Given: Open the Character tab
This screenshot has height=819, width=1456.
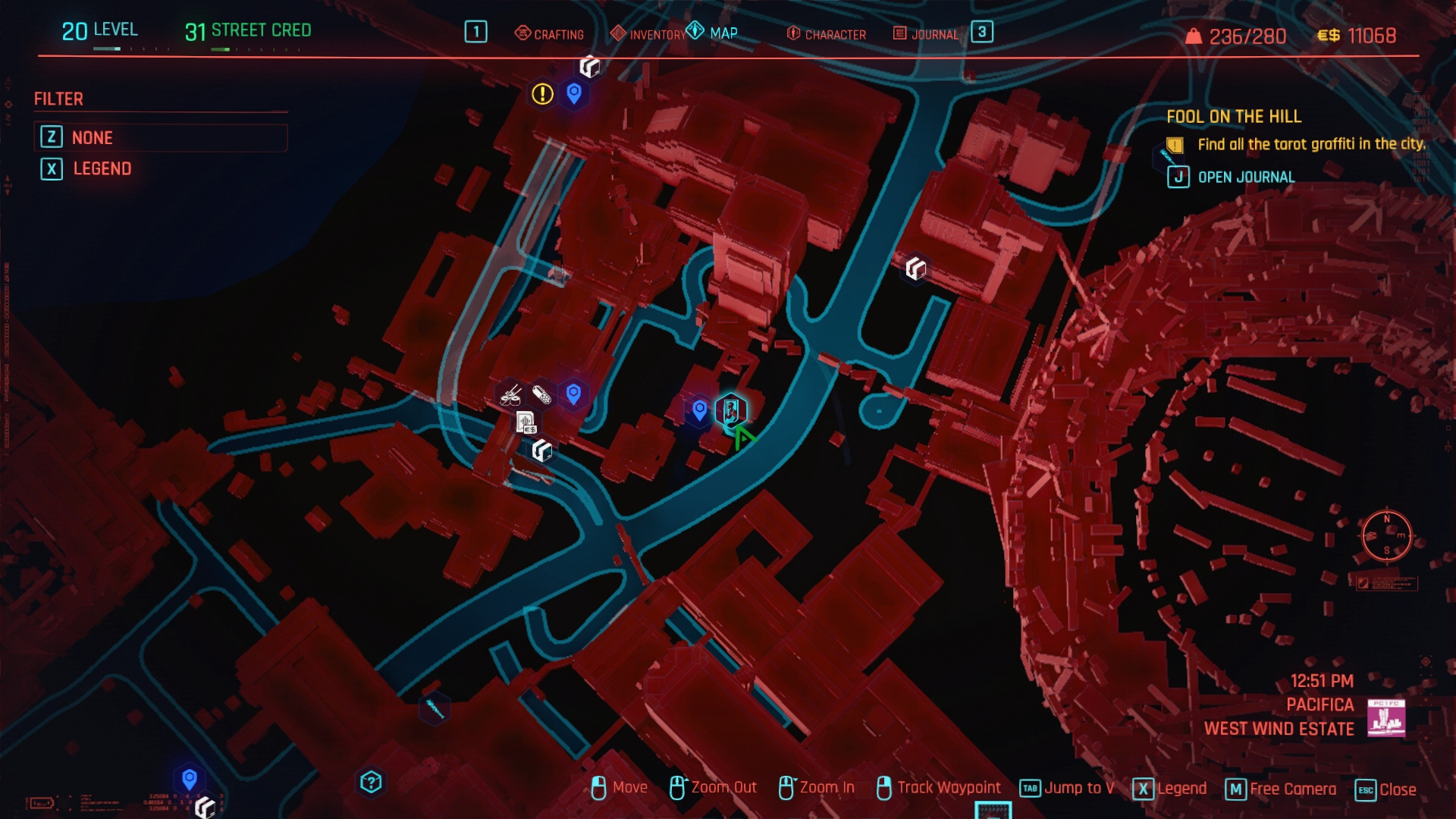Looking at the screenshot, I should click(x=827, y=34).
